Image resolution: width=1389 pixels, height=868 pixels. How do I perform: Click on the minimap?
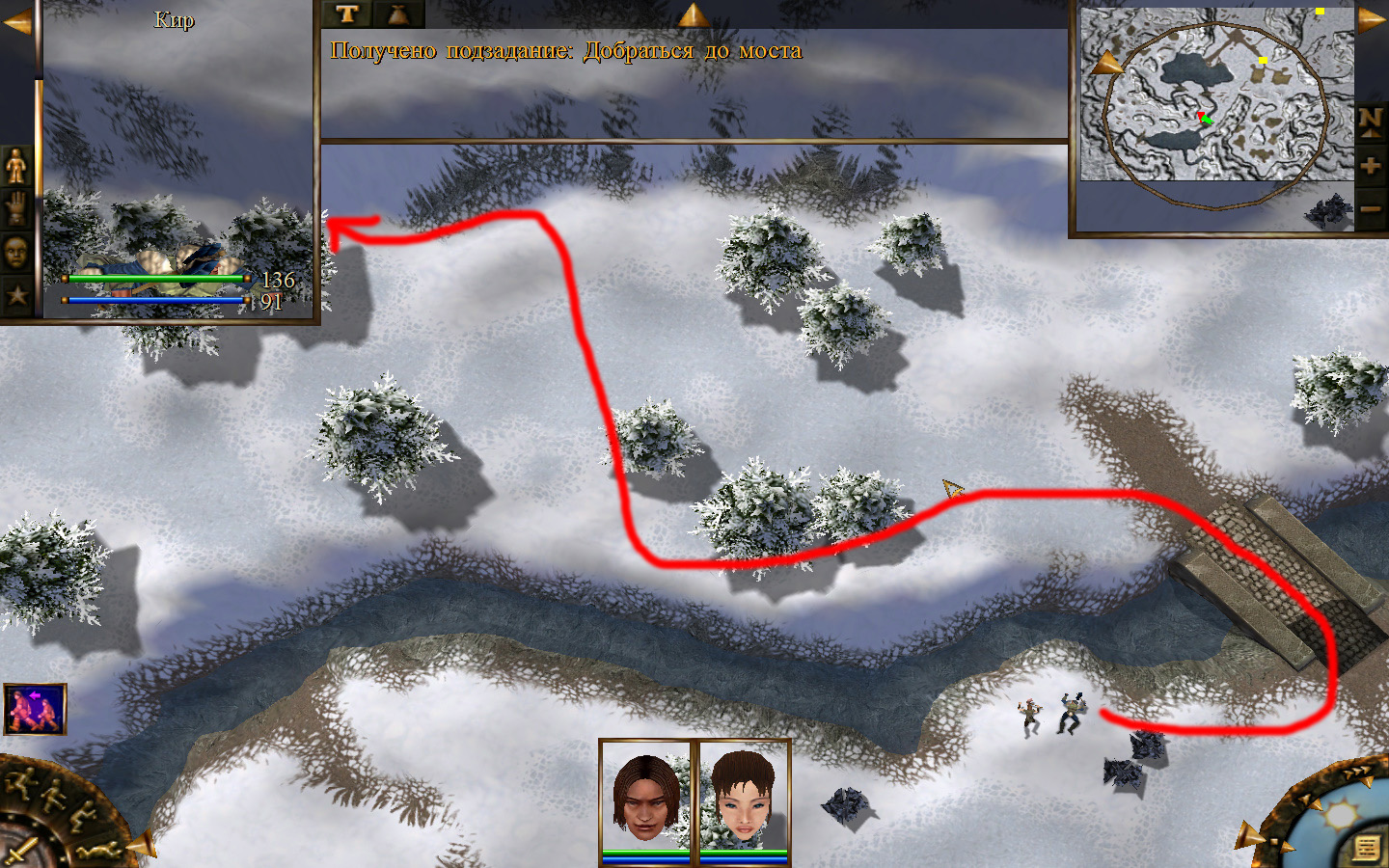click(1215, 96)
